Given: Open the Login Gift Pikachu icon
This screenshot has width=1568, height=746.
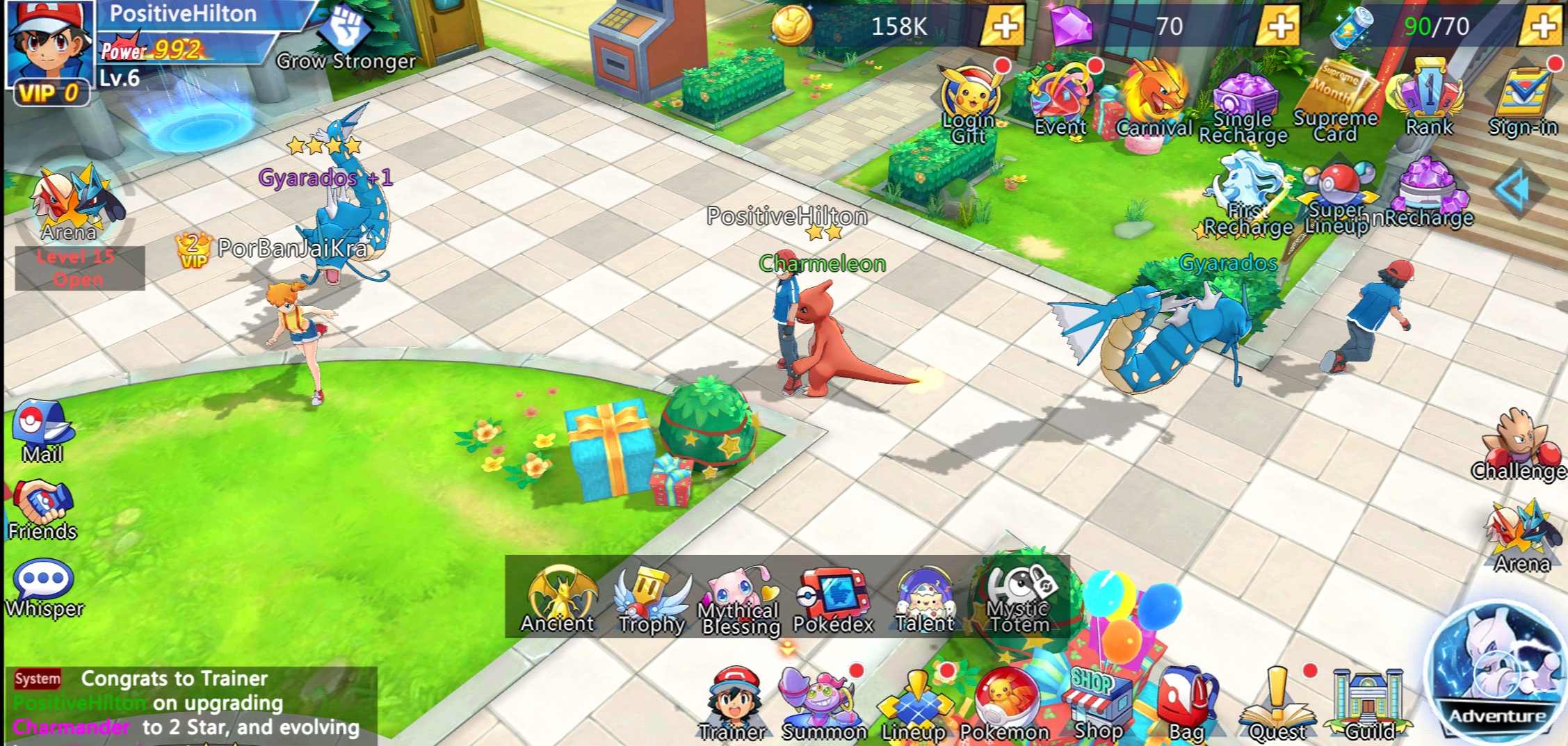Looking at the screenshot, I should tap(969, 101).
